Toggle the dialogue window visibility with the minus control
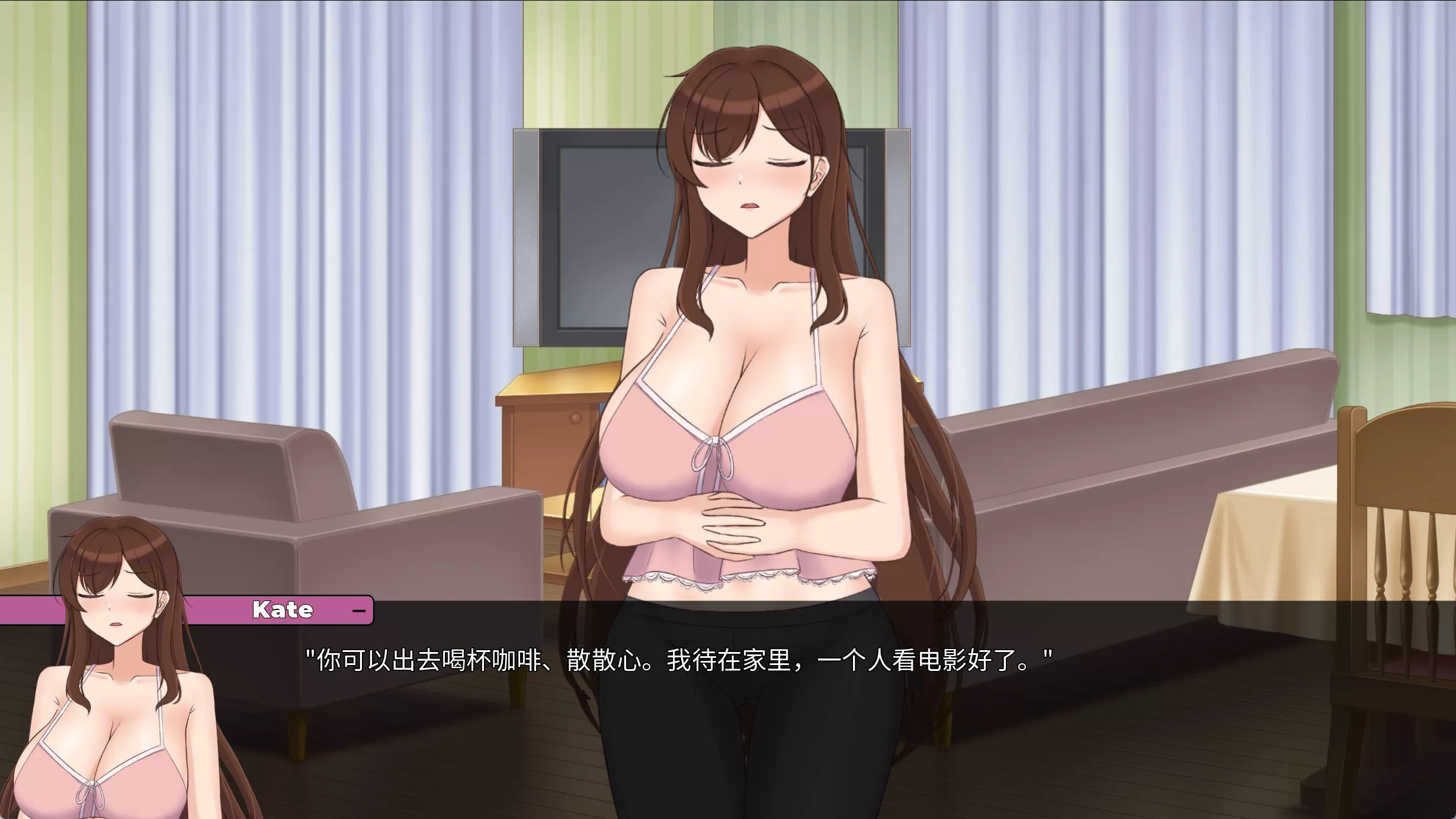This screenshot has width=1456, height=819. (360, 610)
